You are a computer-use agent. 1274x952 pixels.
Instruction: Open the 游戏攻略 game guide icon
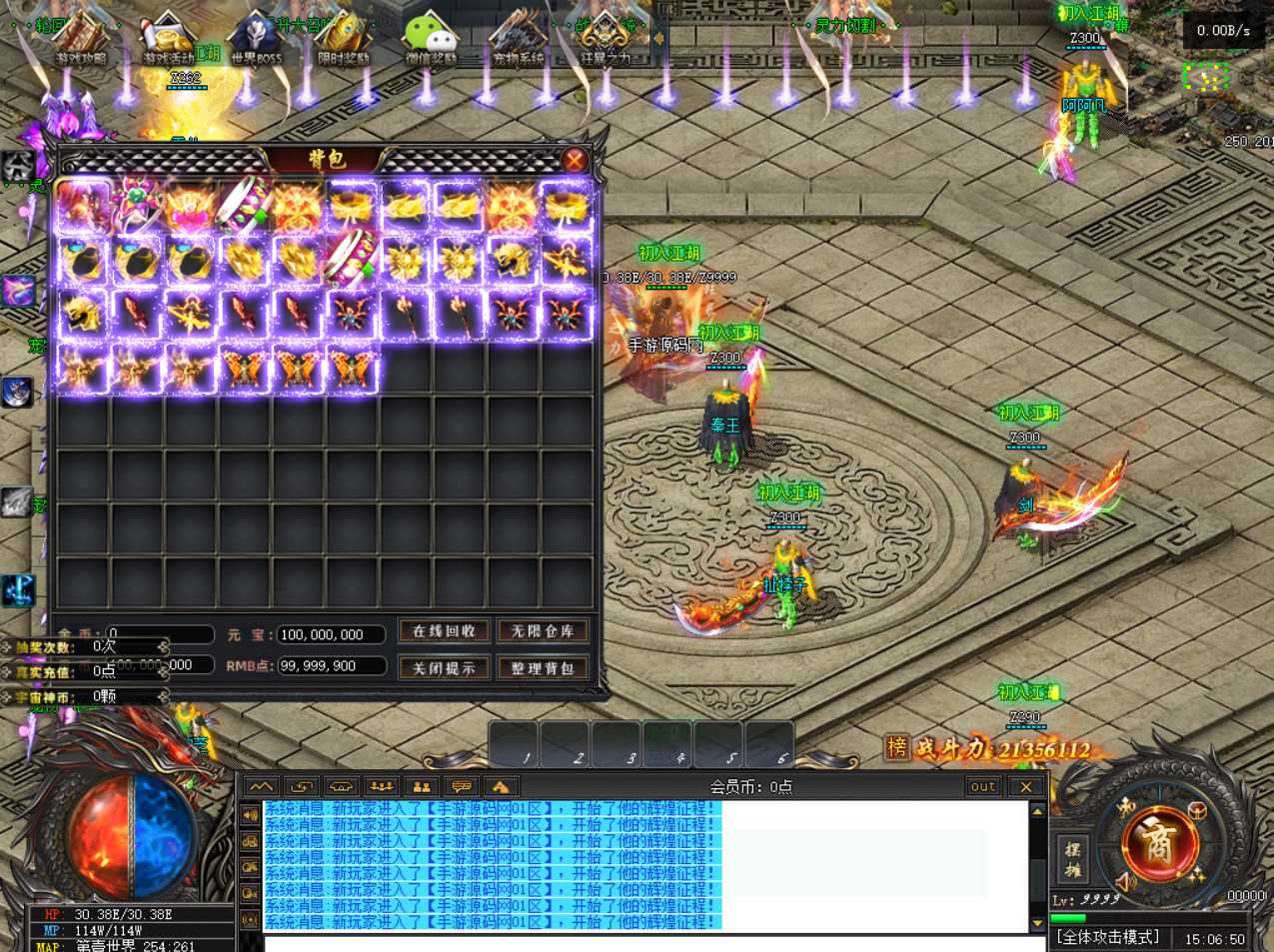(80, 38)
